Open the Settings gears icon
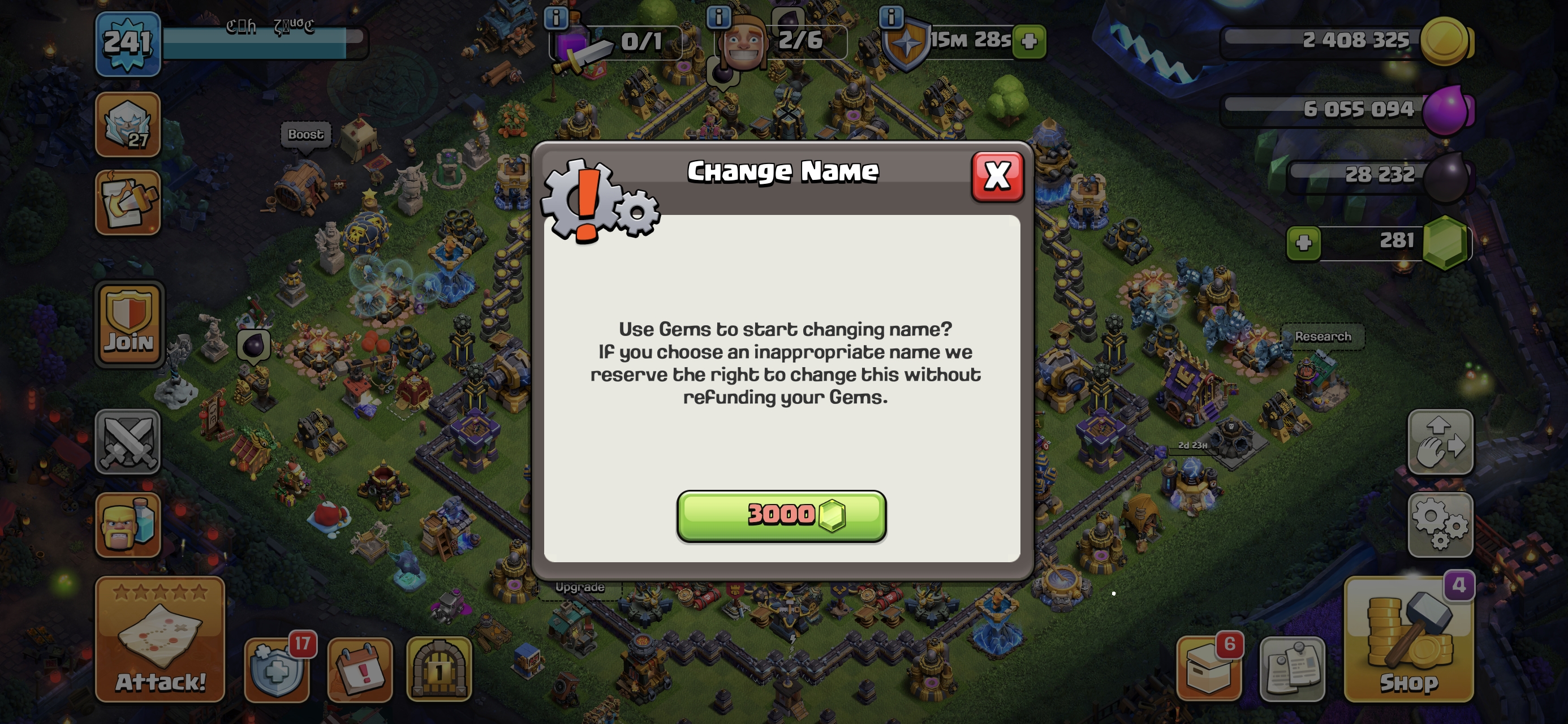This screenshot has width=1568, height=724. coord(1440,524)
